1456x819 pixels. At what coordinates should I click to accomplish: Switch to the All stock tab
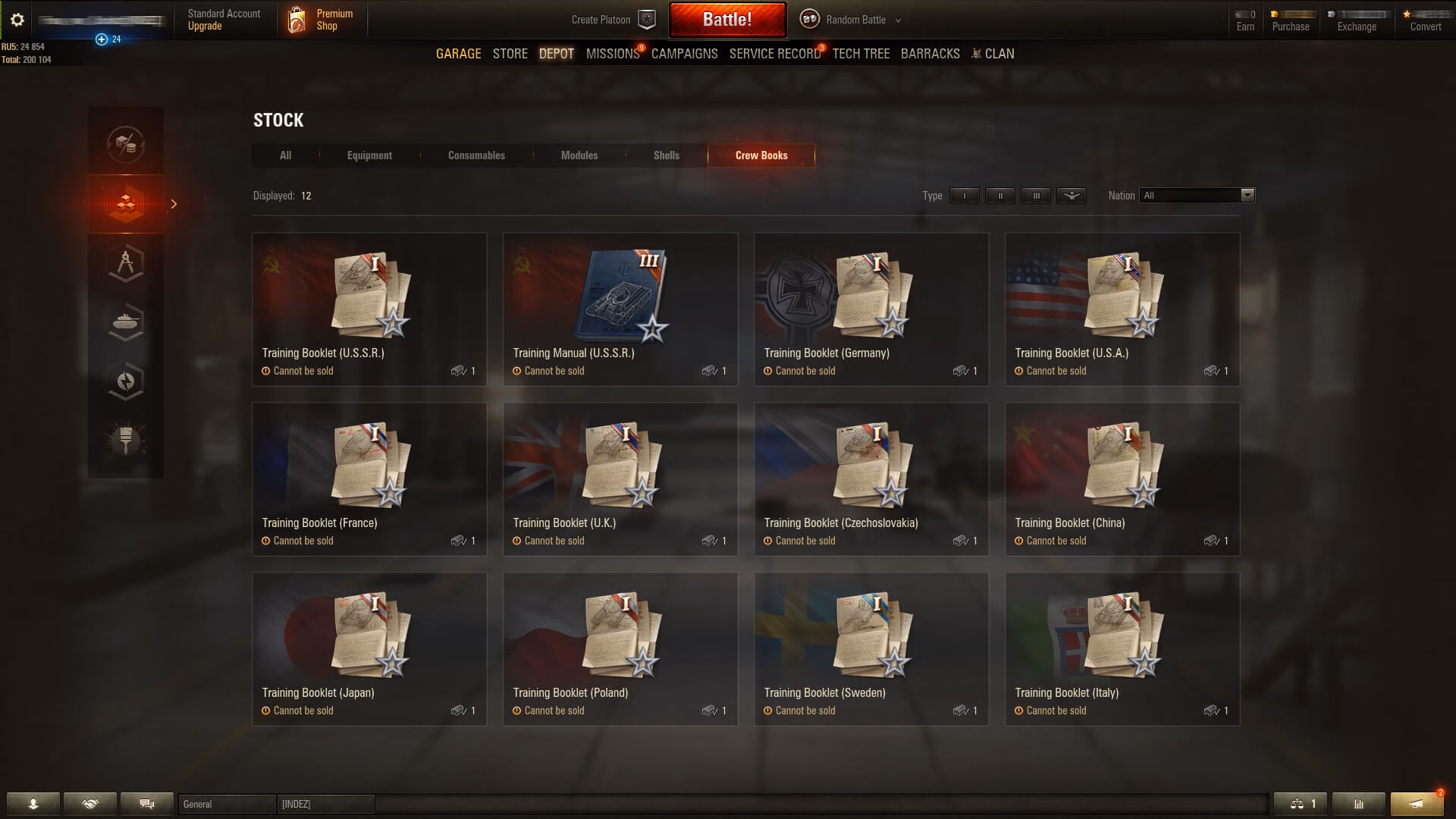click(x=285, y=155)
